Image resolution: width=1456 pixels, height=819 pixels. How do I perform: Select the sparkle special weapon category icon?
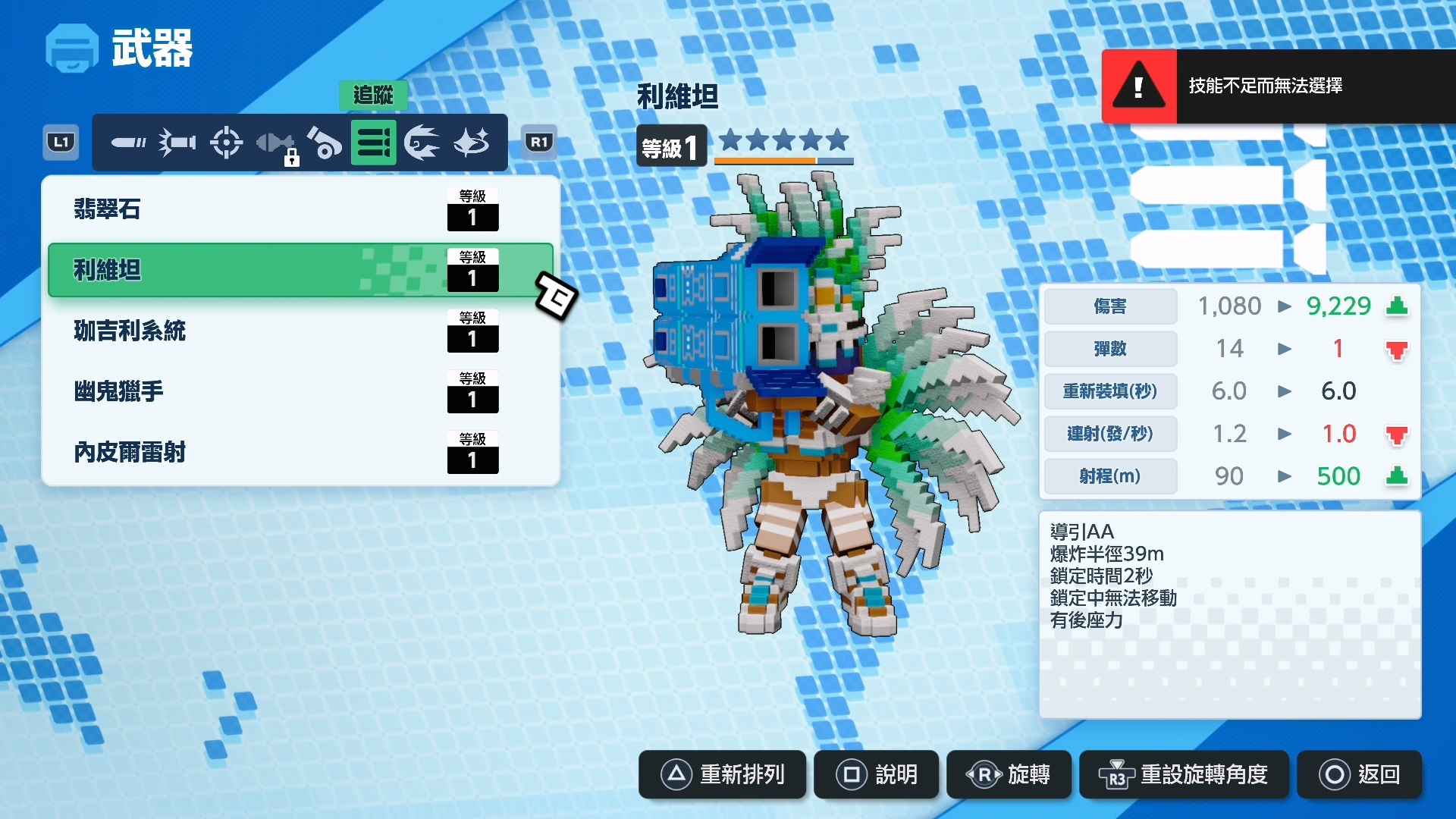(x=471, y=142)
